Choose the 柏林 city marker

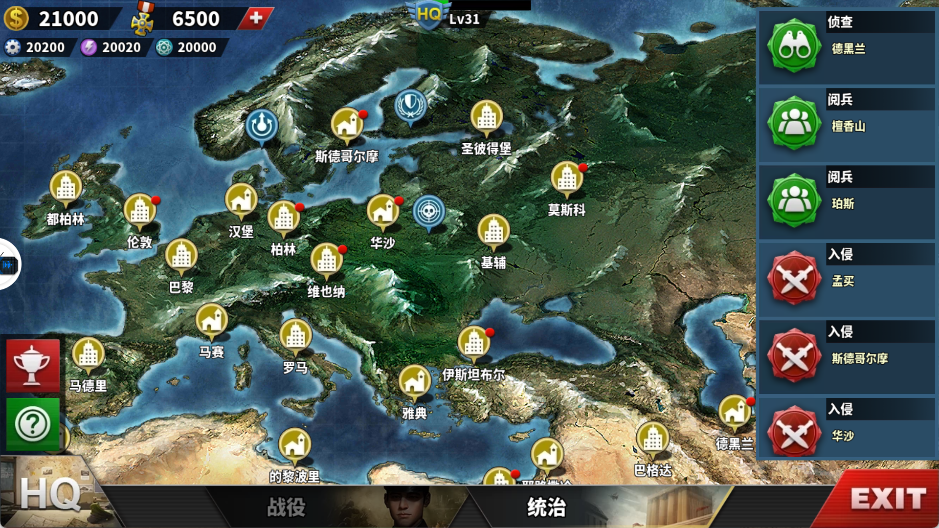tap(284, 218)
